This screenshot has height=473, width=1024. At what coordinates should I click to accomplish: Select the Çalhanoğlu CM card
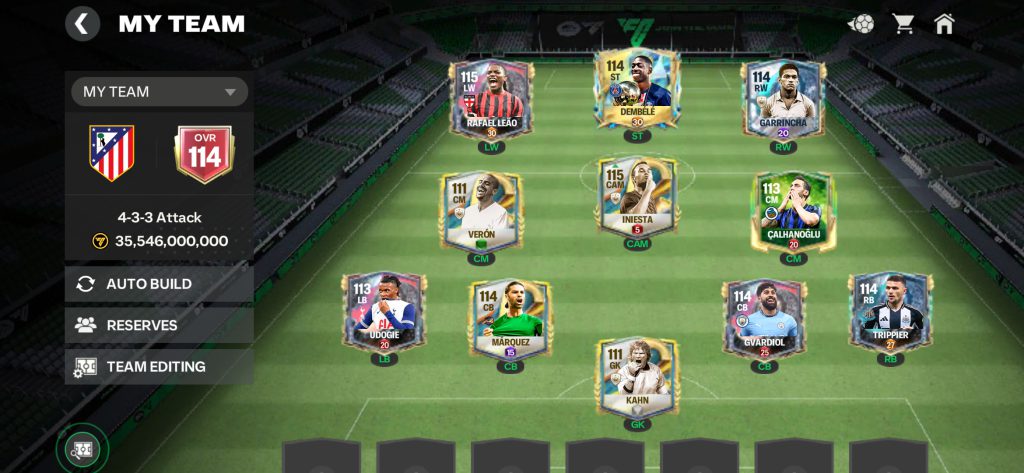[x=792, y=211]
